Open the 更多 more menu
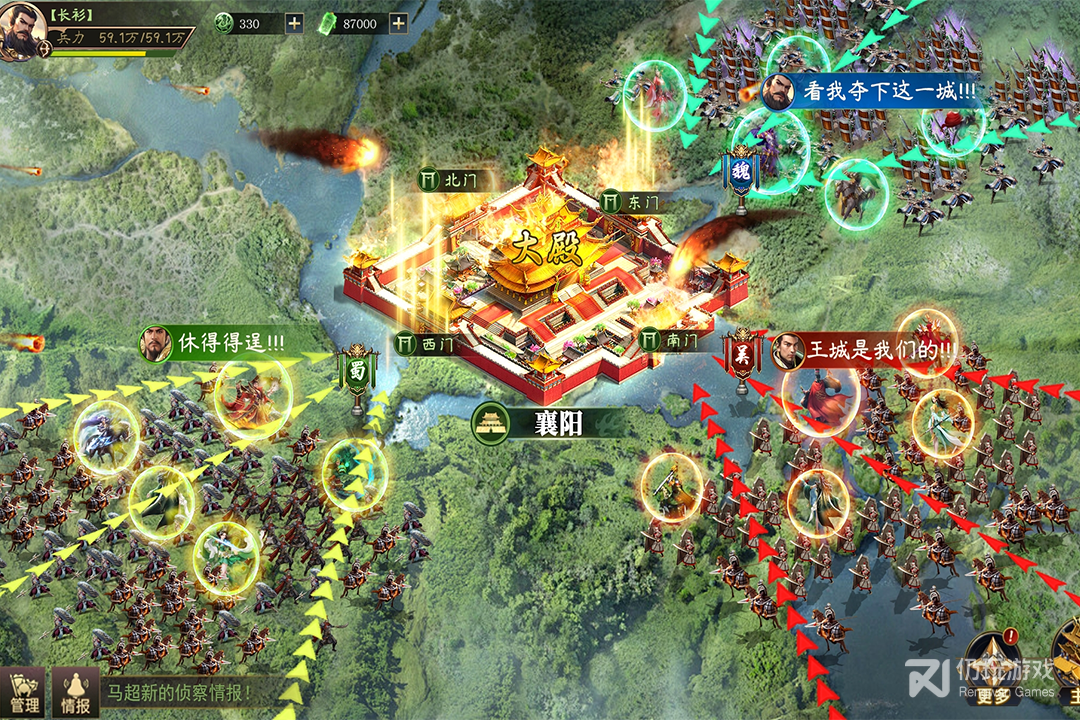Image resolution: width=1080 pixels, height=720 pixels. (993, 665)
